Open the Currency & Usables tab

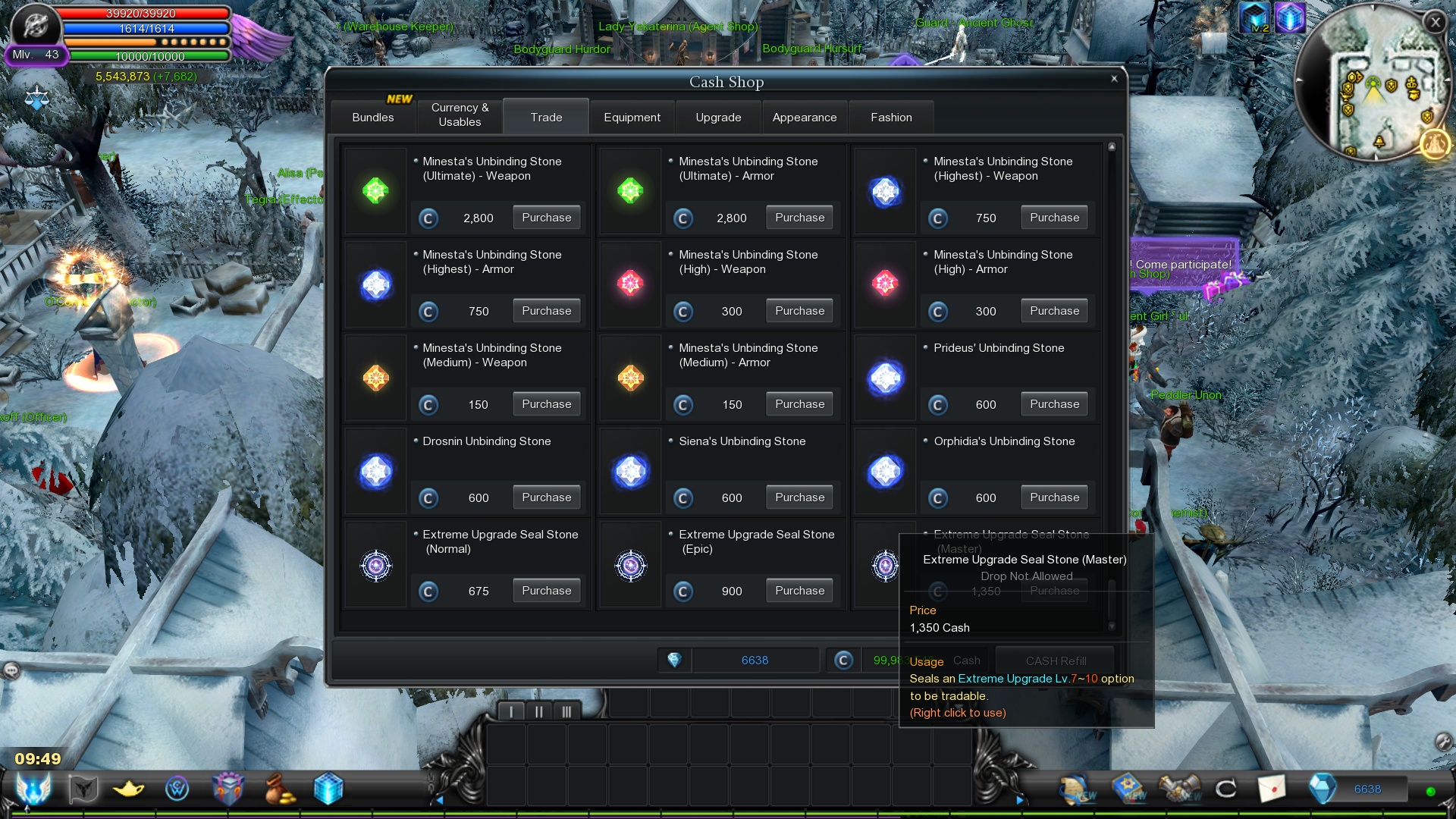460,115
